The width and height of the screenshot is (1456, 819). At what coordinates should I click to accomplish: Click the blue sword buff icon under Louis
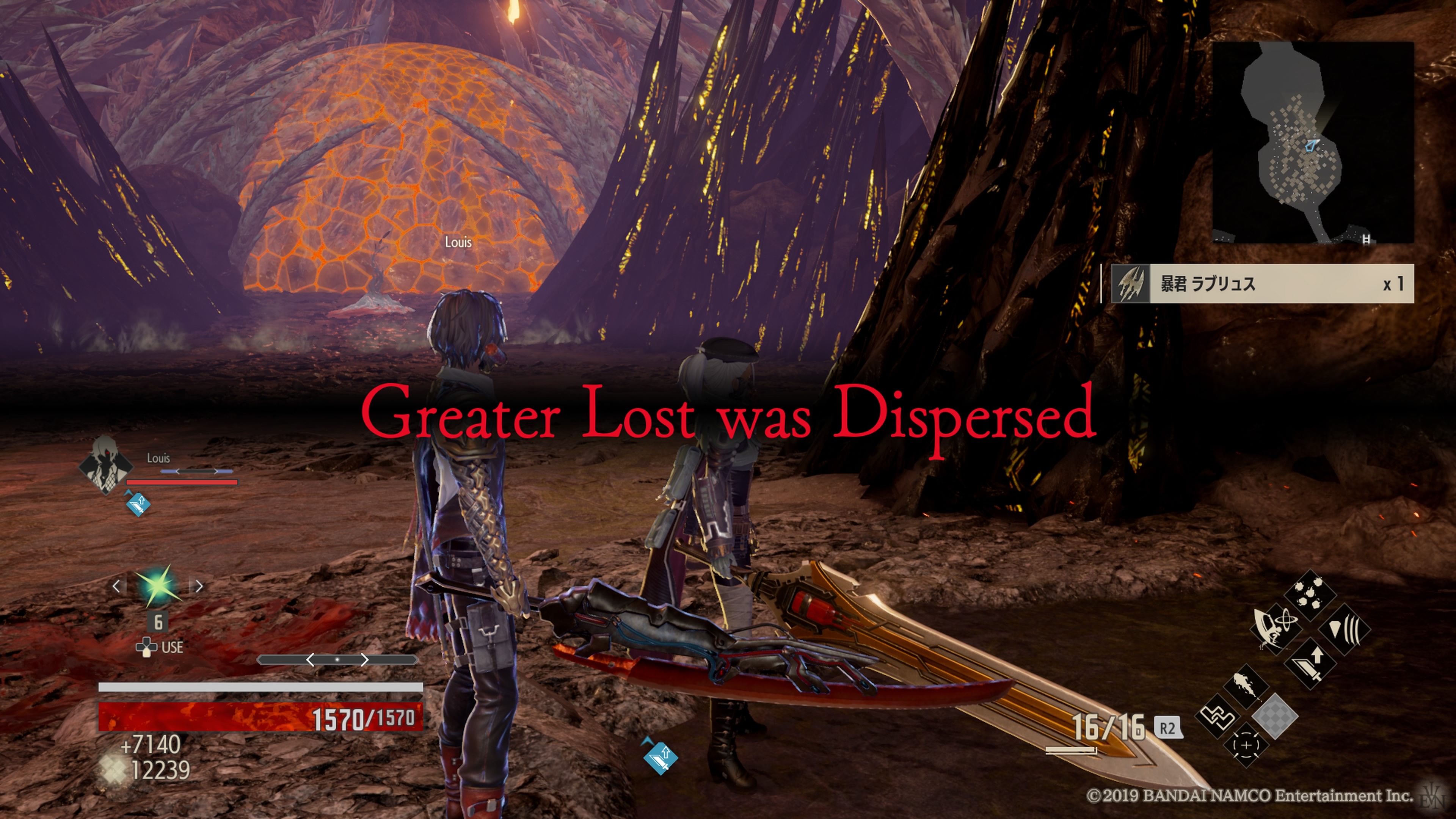[x=137, y=504]
